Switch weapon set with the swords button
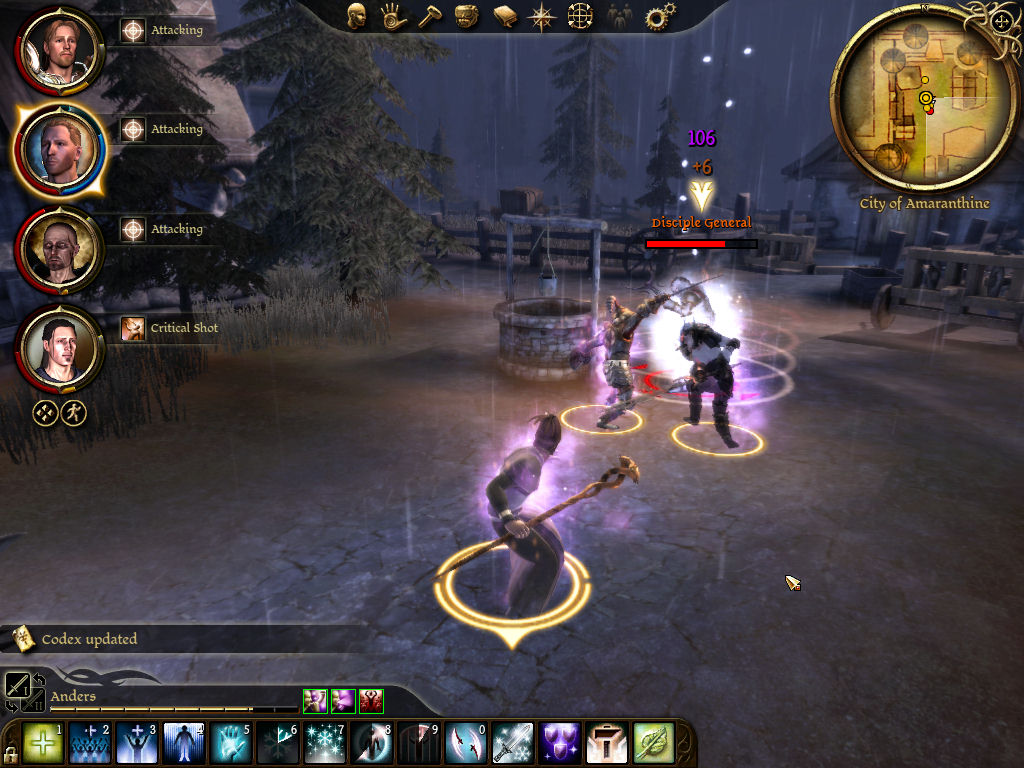Screen dimensions: 1024x768 [18, 686]
